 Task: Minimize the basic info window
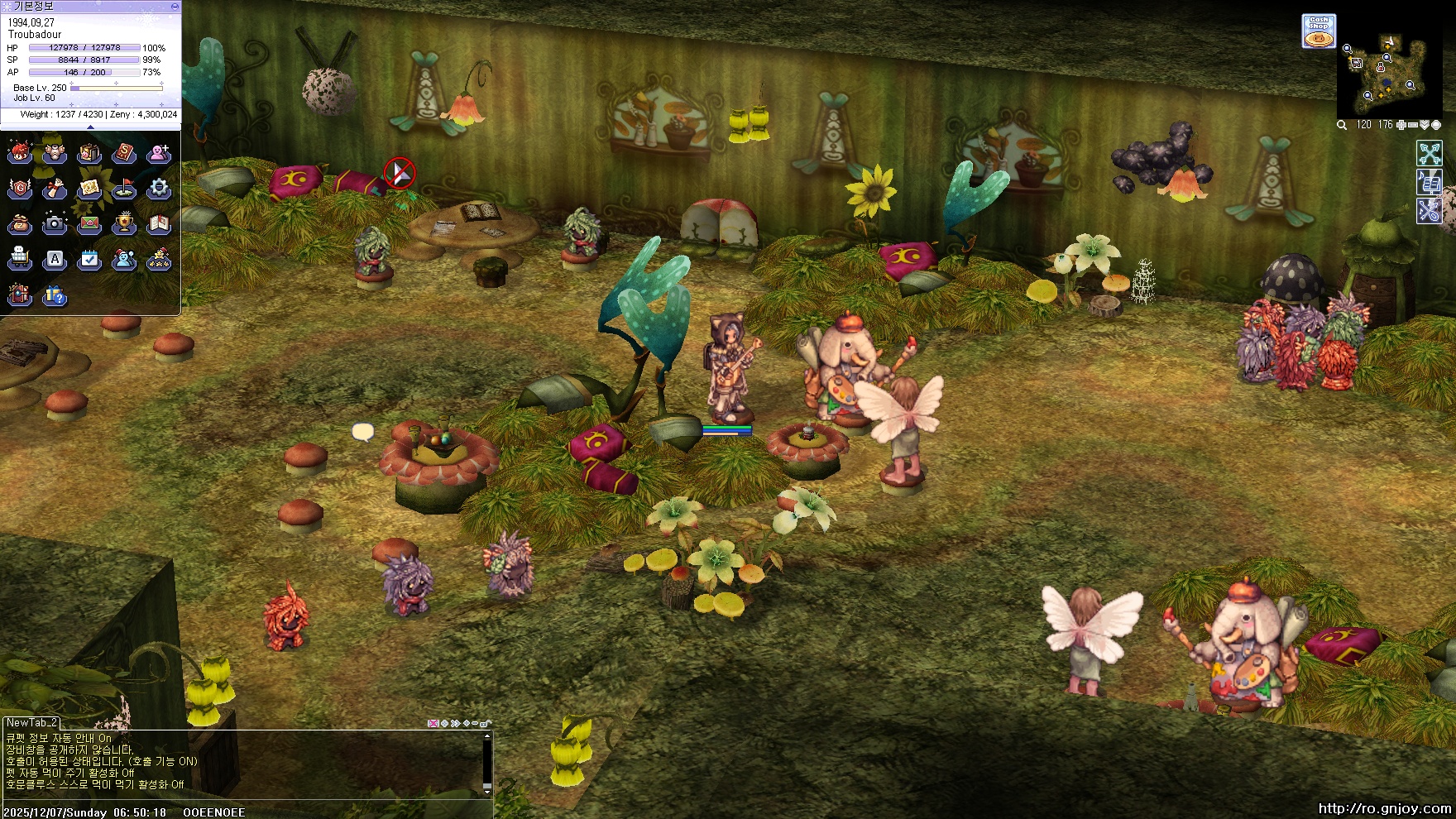175,6
